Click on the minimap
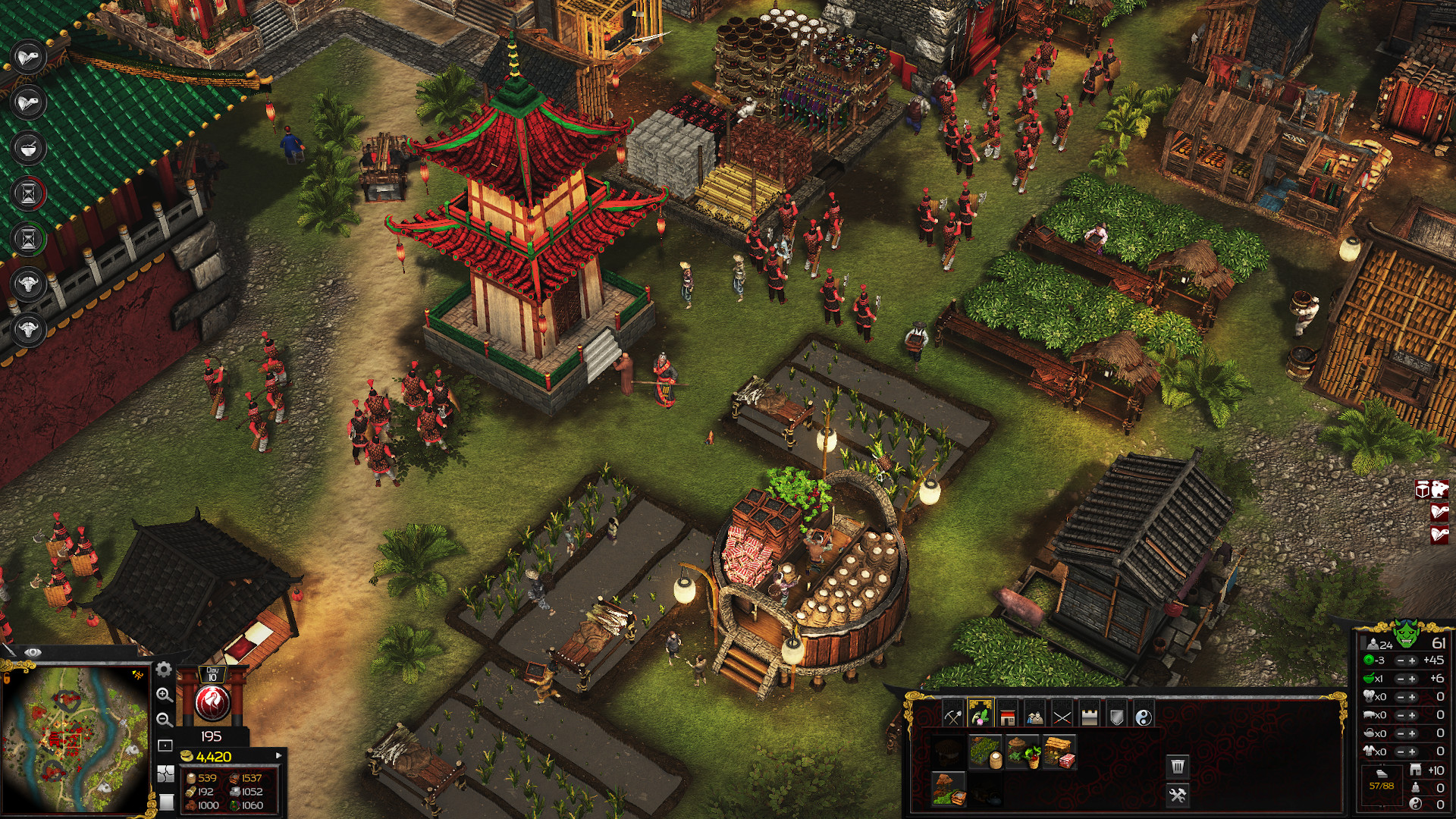 (x=74, y=739)
